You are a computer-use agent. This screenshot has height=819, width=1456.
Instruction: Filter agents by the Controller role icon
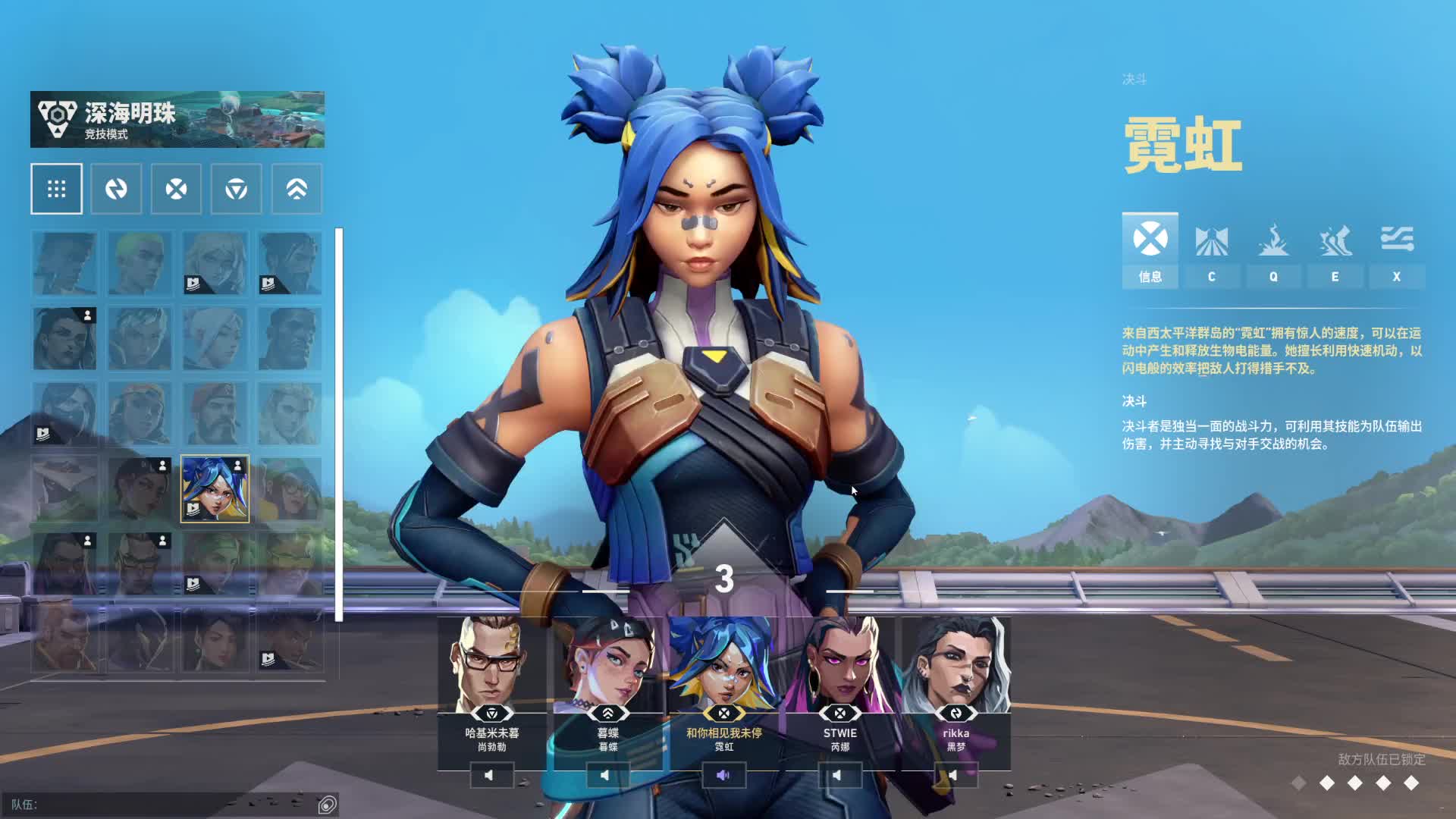[297, 189]
